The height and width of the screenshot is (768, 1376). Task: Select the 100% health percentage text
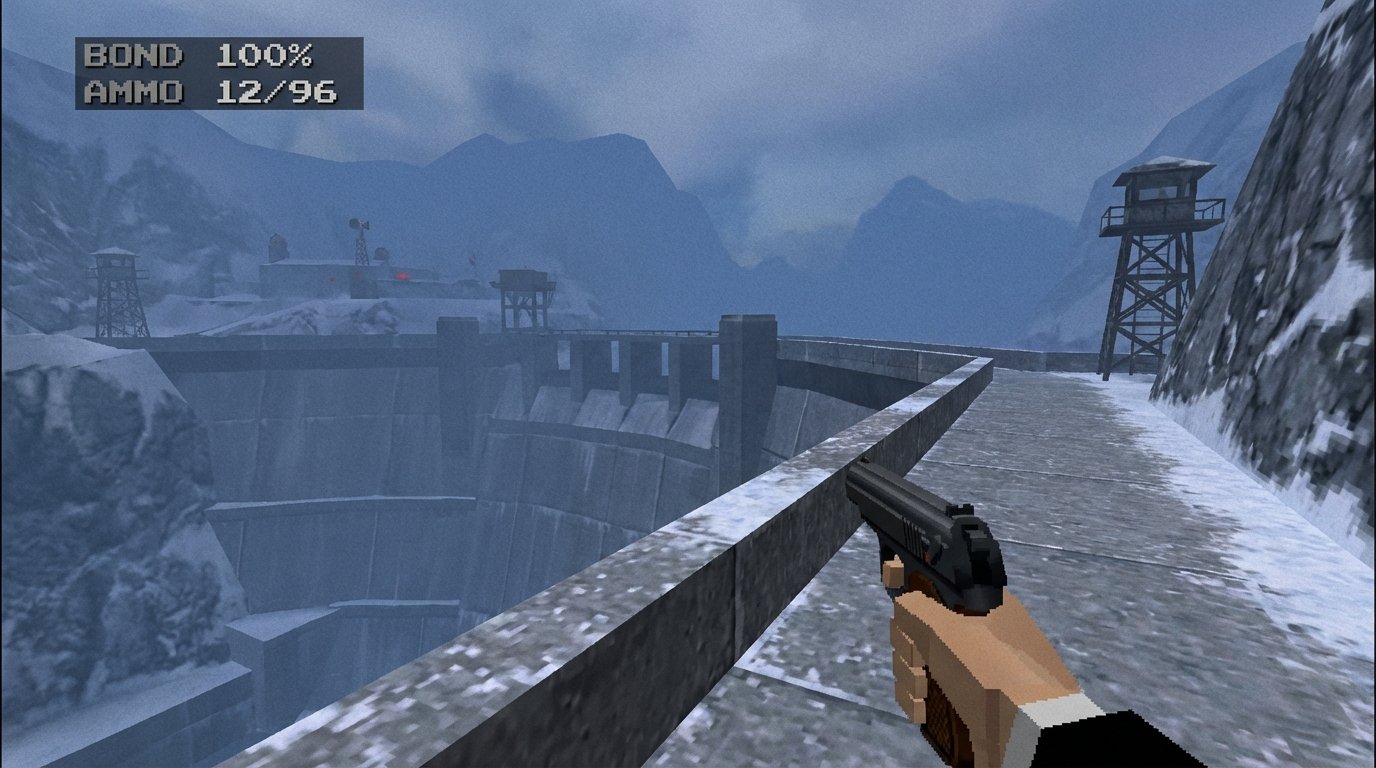click(x=263, y=58)
